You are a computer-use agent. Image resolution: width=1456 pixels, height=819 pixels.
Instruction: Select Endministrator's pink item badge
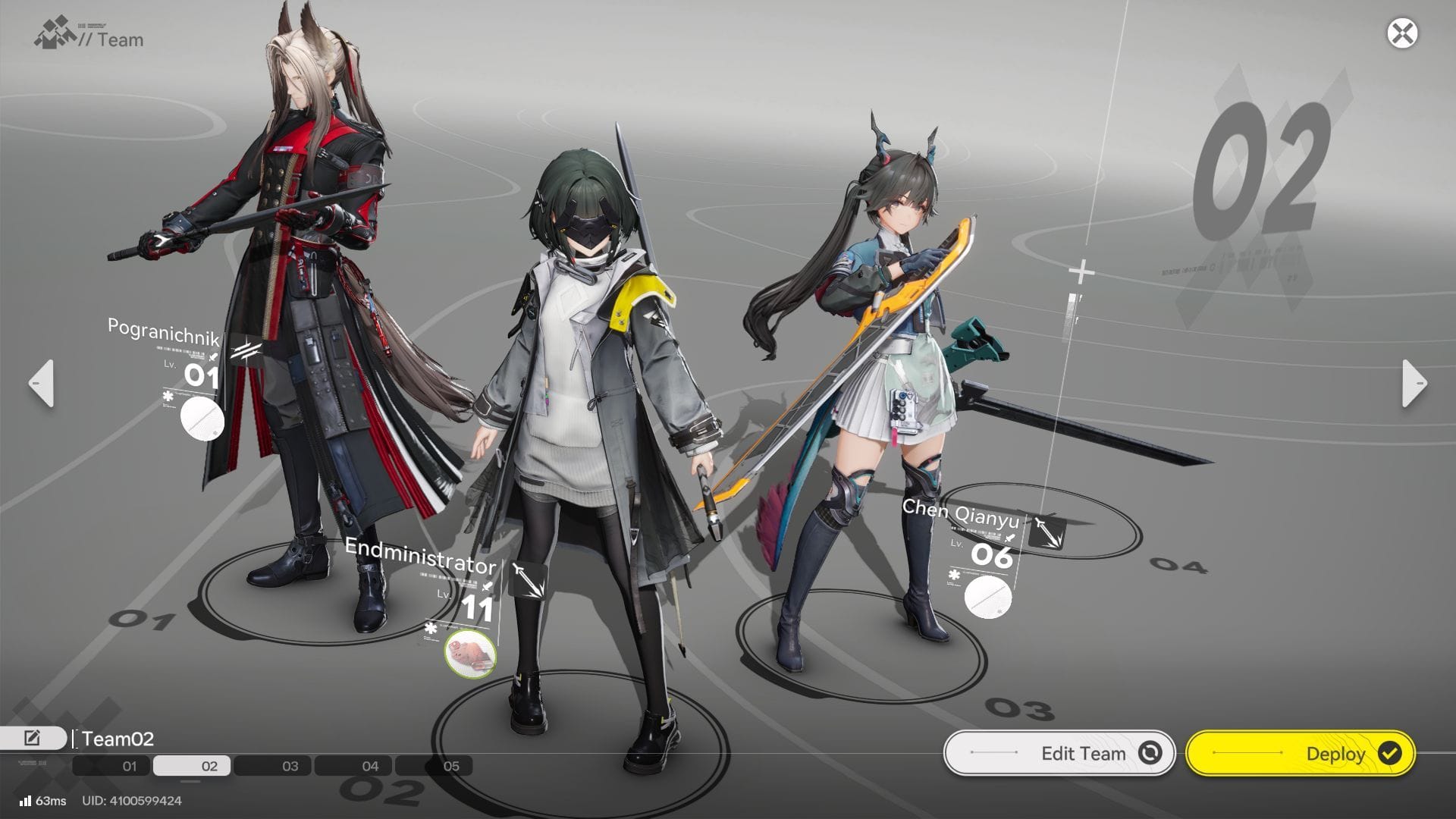[x=470, y=652]
